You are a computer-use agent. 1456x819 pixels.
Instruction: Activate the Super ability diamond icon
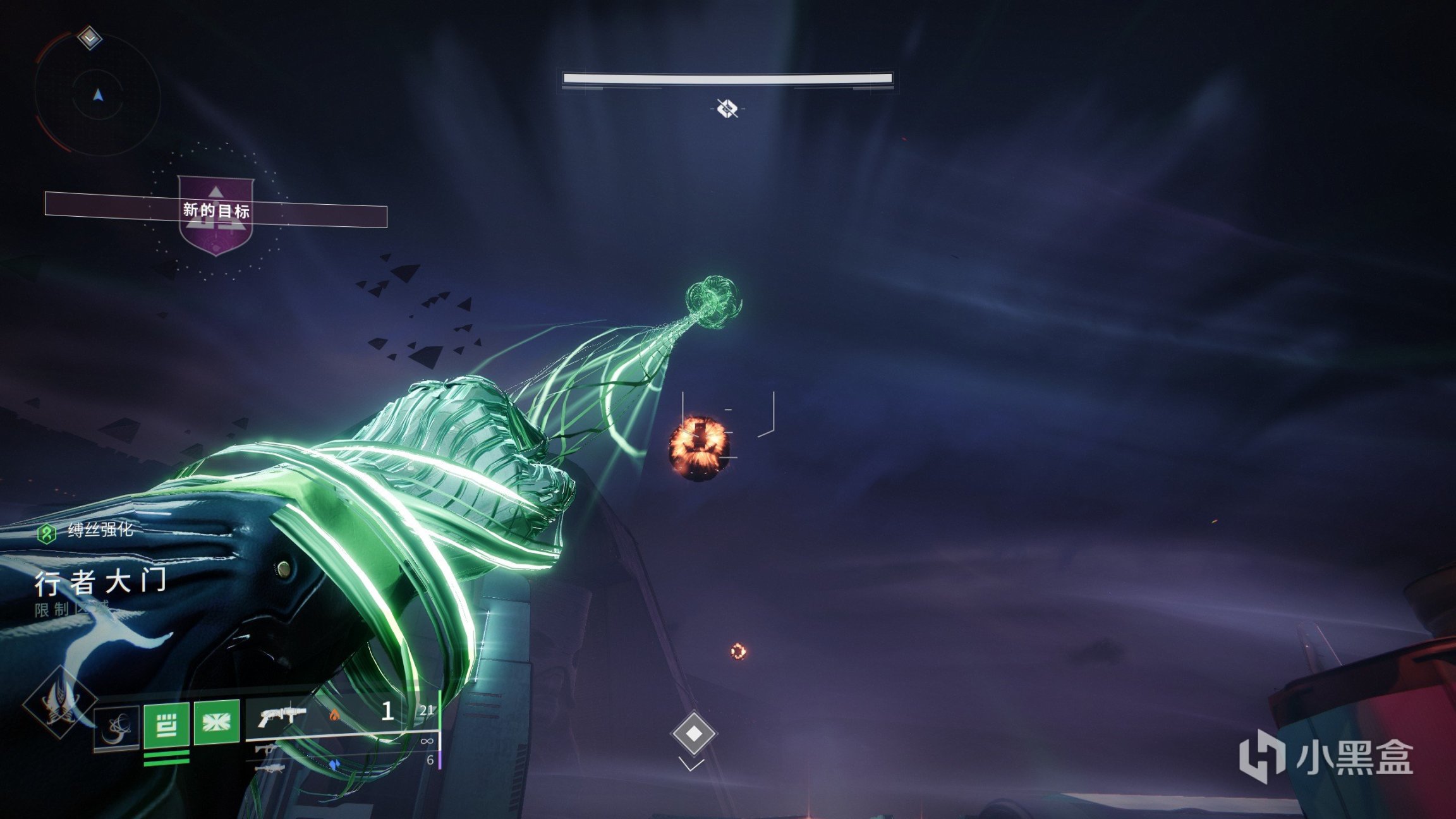click(59, 701)
